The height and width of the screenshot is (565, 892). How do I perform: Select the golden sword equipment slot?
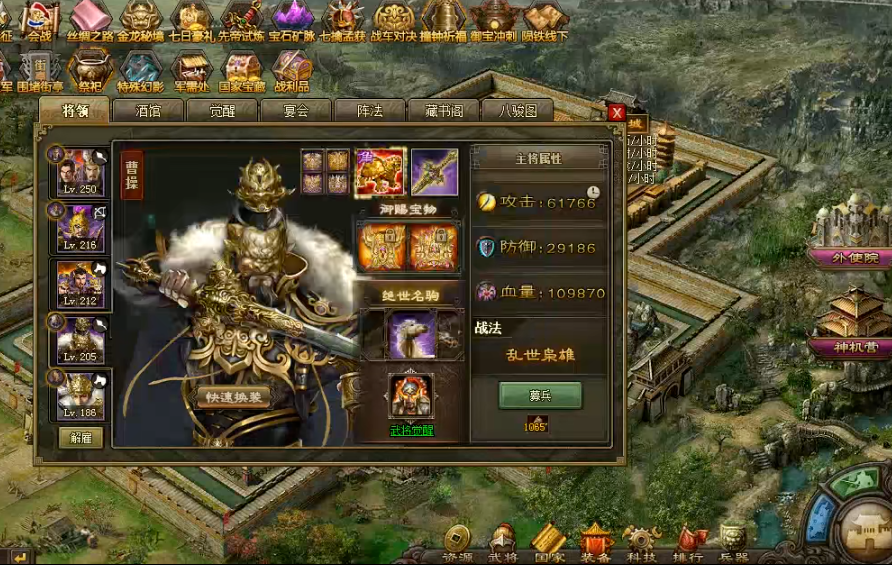pos(434,171)
